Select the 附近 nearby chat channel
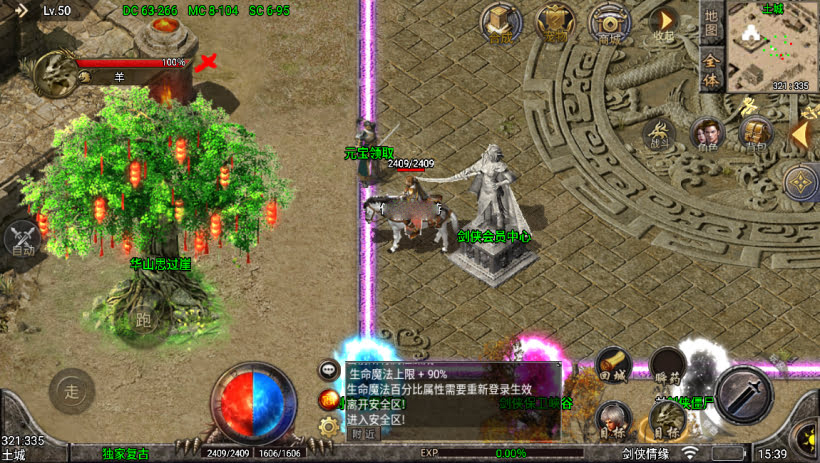Image resolution: width=820 pixels, height=463 pixels. pos(363,433)
